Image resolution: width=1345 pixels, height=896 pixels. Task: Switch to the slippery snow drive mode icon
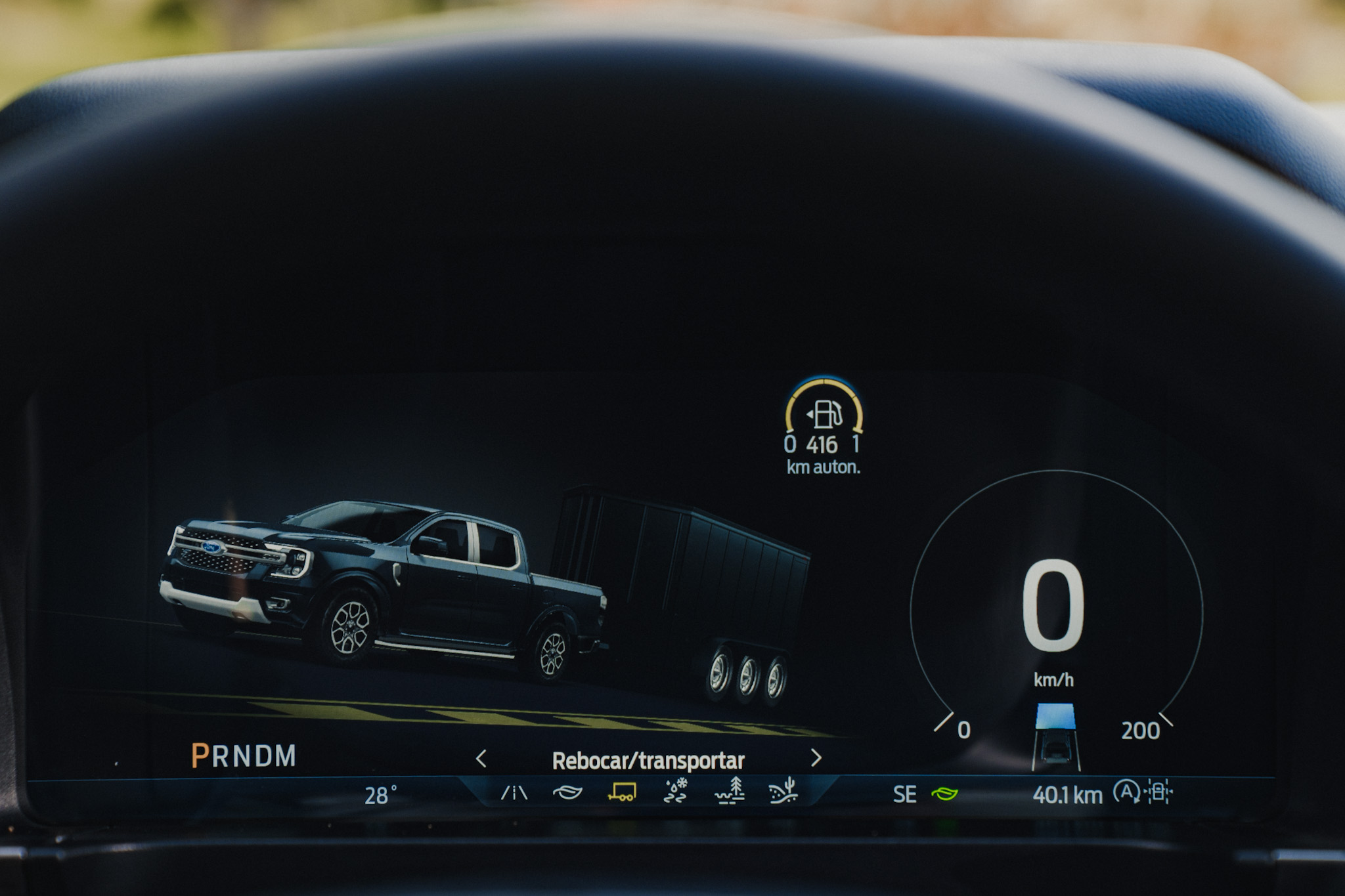pyautogui.click(x=676, y=792)
